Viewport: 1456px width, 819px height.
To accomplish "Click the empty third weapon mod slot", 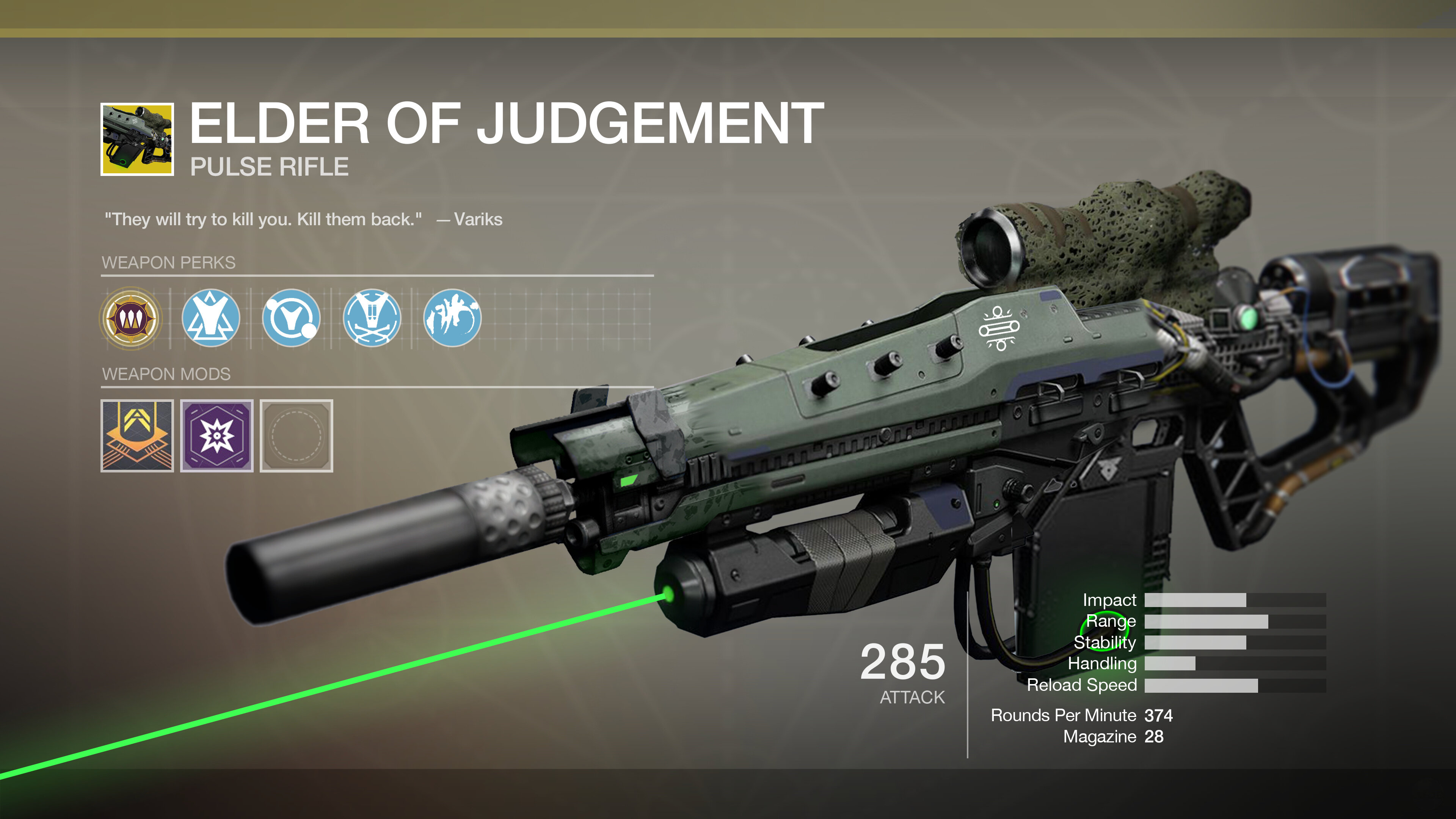I will [296, 436].
